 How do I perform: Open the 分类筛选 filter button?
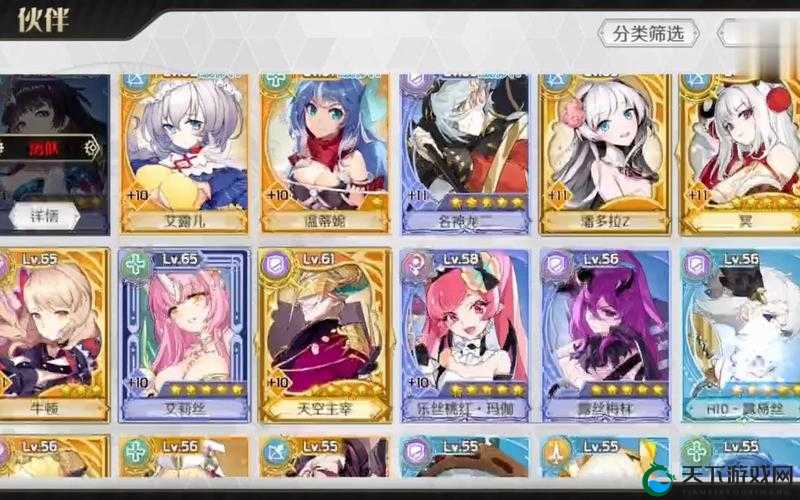click(x=649, y=34)
